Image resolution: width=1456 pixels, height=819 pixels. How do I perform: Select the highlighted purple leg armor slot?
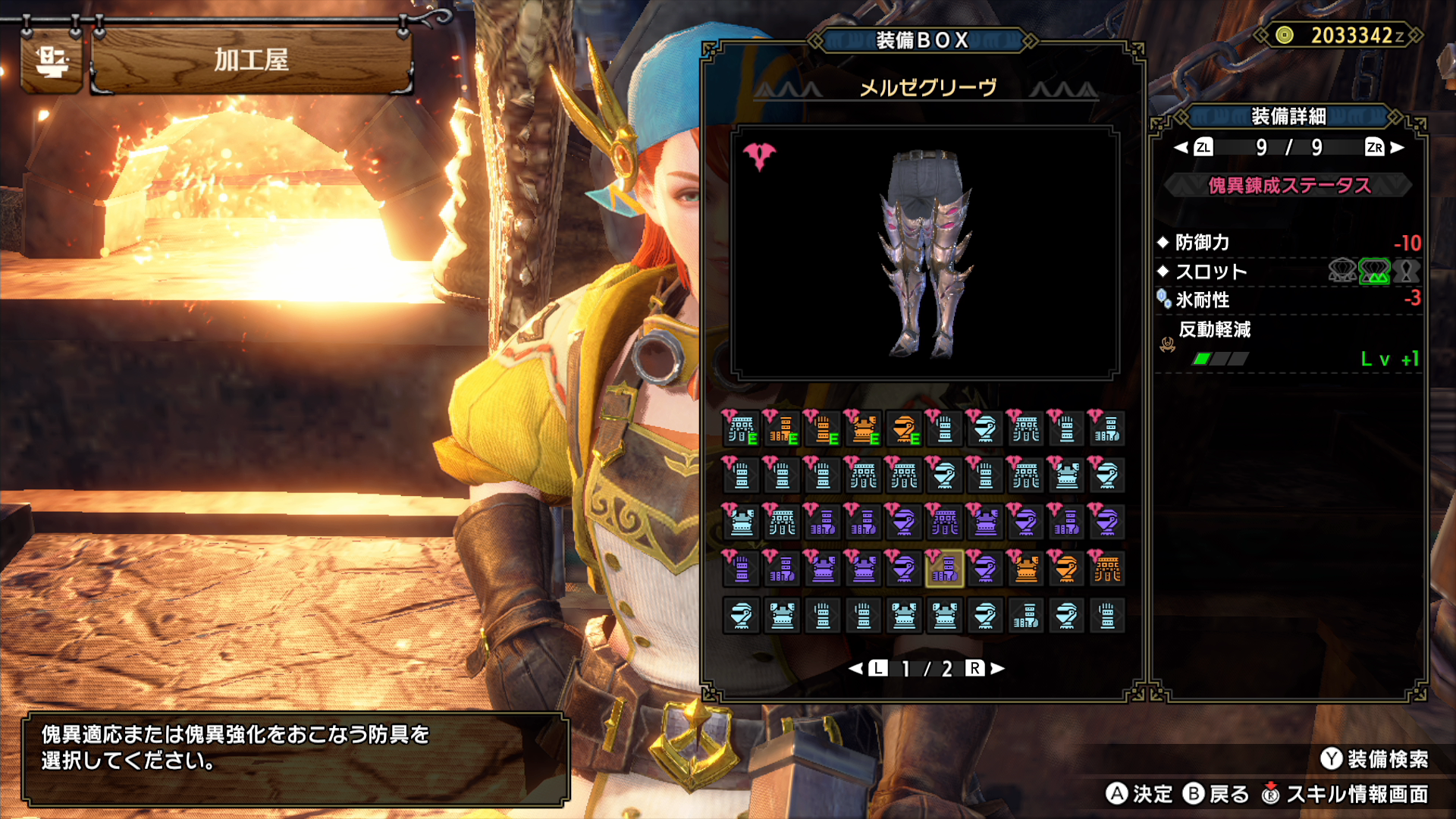[x=944, y=569]
